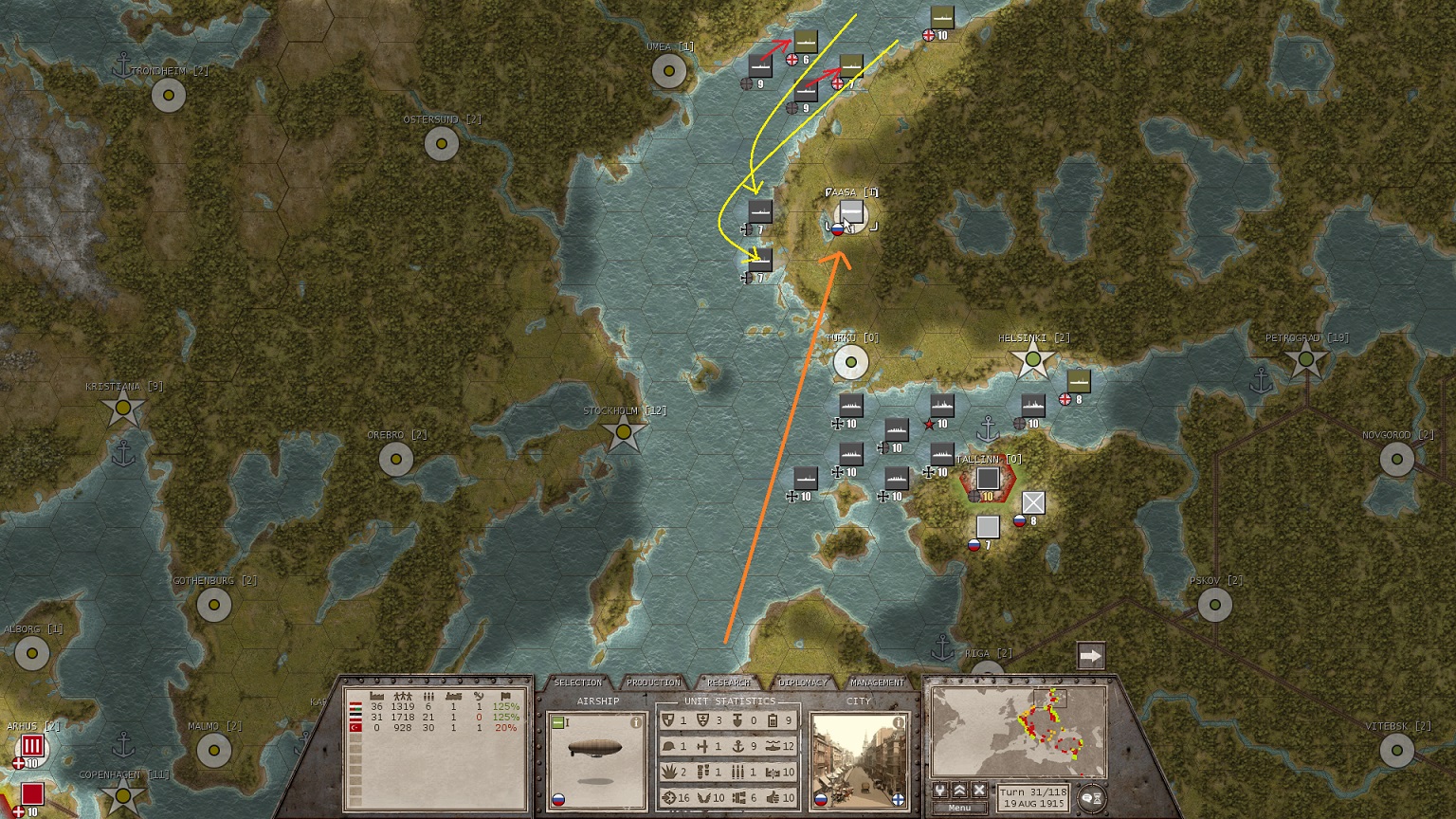
Task: Toggle the X overlay button near the minimap
Action: click(979, 790)
